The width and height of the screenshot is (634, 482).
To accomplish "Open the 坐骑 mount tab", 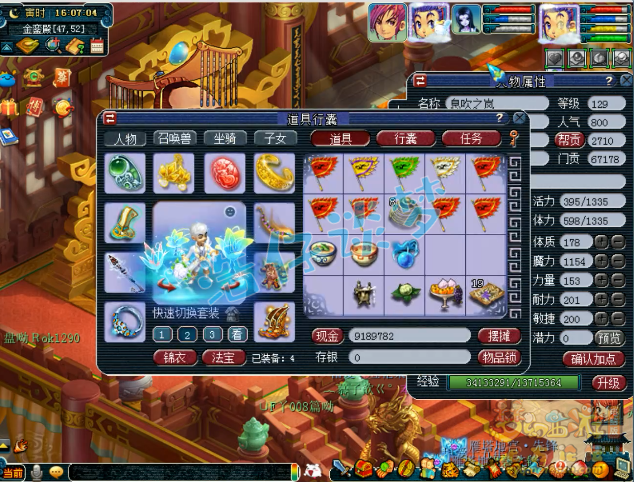I will 225,139.
